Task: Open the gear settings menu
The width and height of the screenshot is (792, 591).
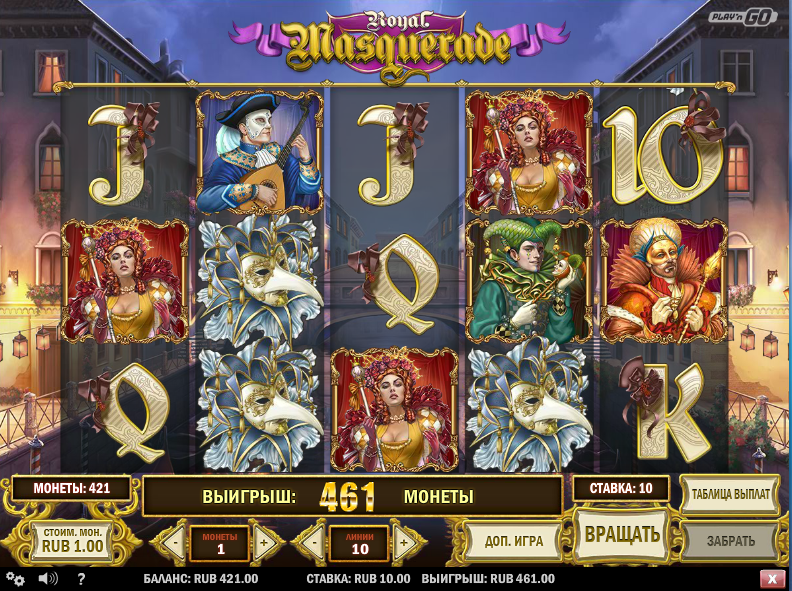Action: pos(15,579)
